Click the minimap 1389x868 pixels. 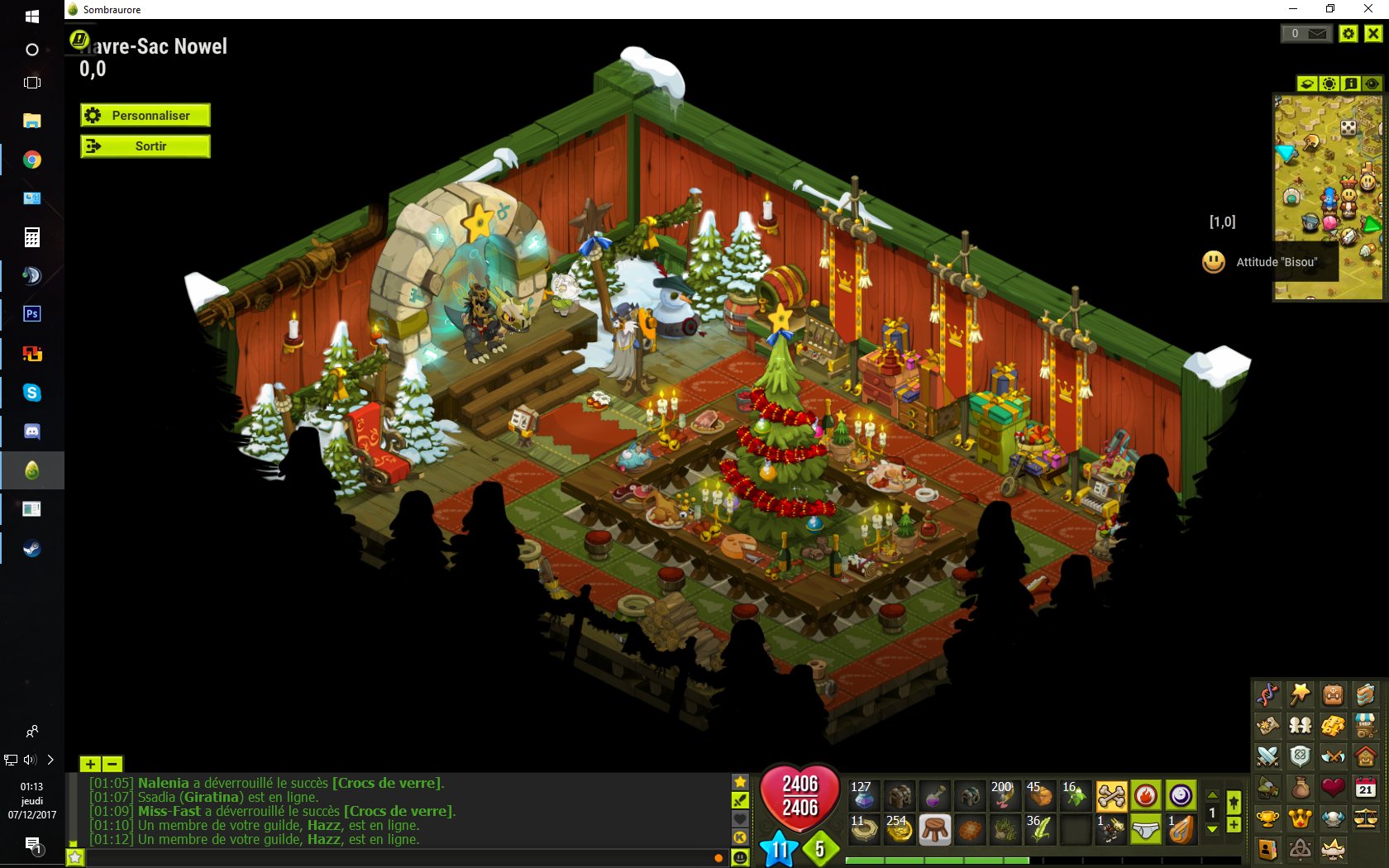point(1328,197)
